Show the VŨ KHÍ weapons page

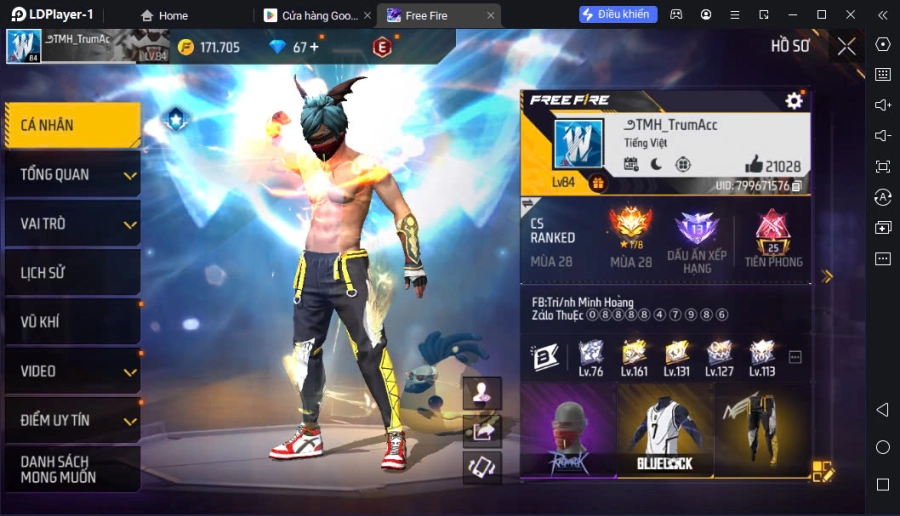[70, 322]
